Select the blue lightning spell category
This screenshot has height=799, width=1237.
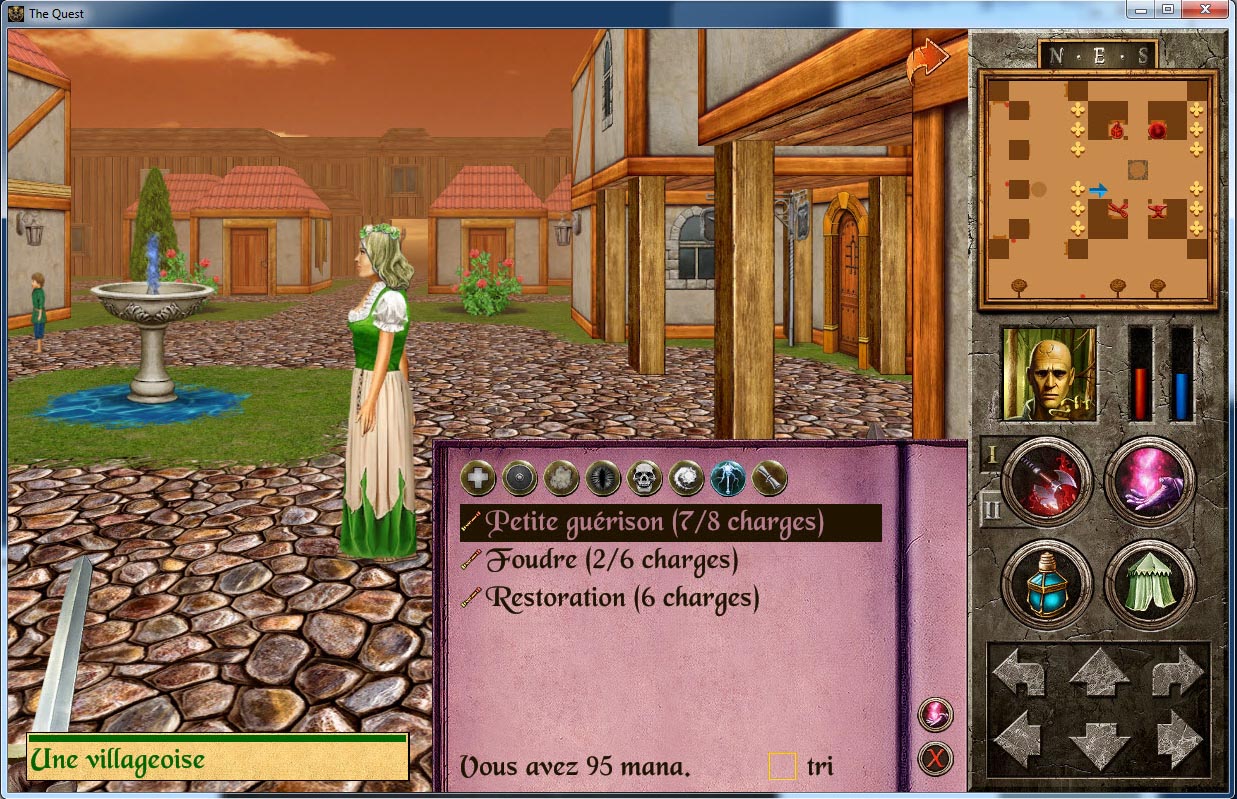(x=728, y=479)
